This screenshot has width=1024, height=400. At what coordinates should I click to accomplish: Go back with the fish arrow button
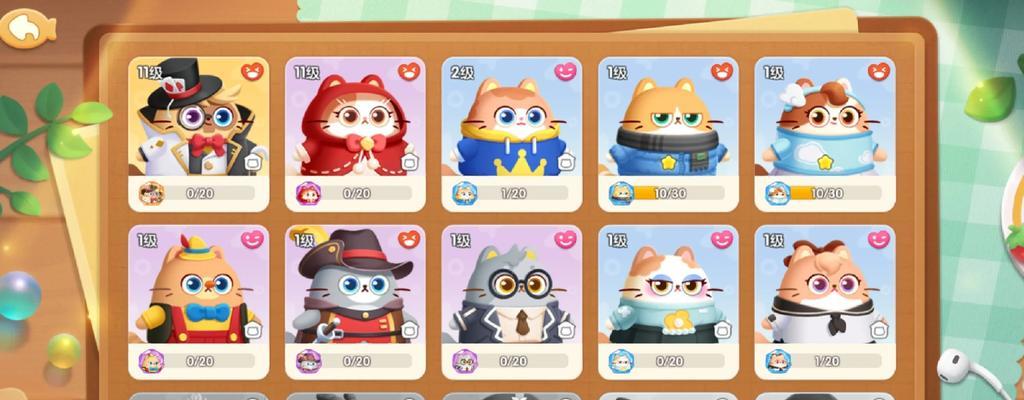28,28
